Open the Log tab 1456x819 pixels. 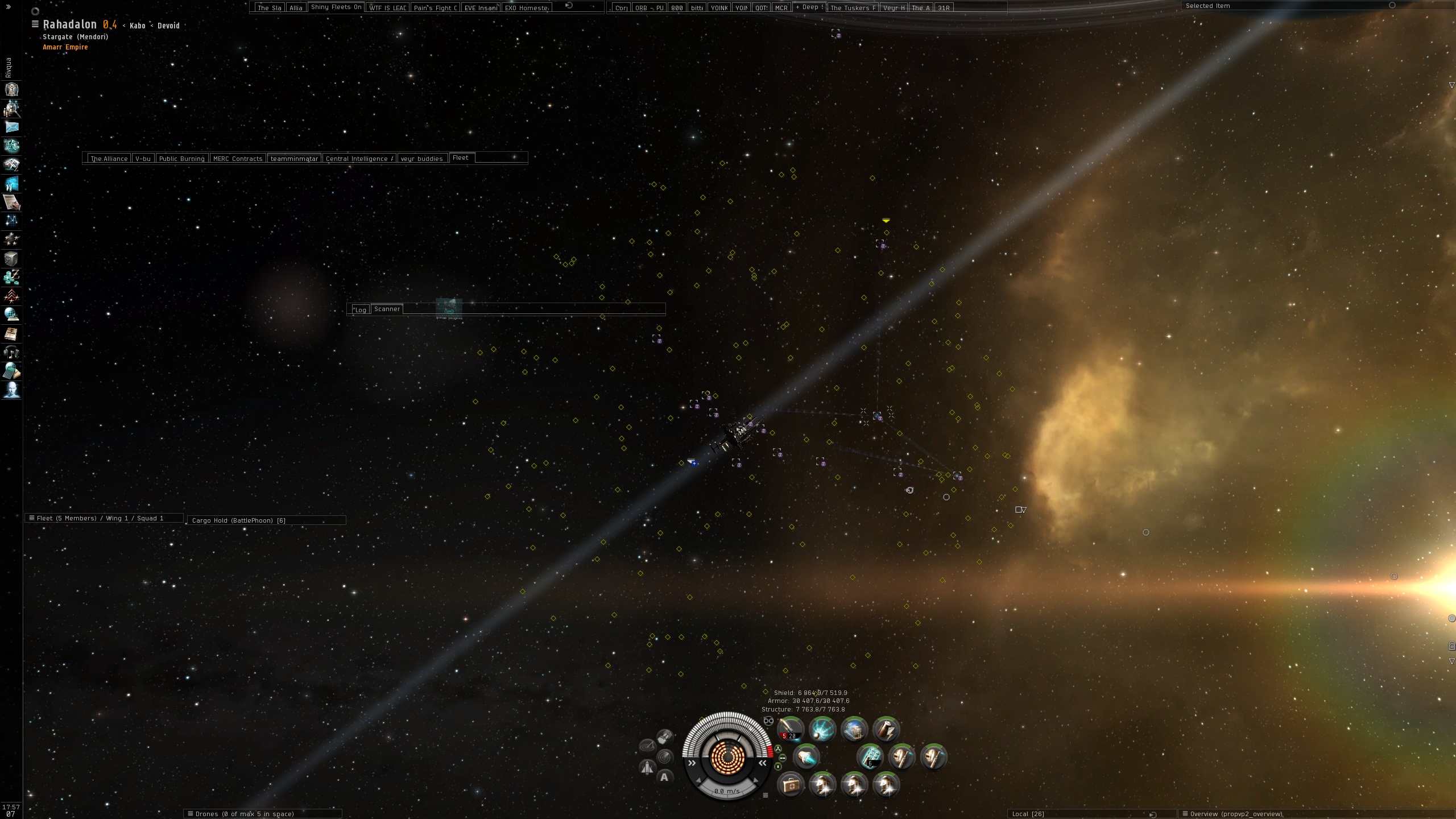(x=360, y=309)
